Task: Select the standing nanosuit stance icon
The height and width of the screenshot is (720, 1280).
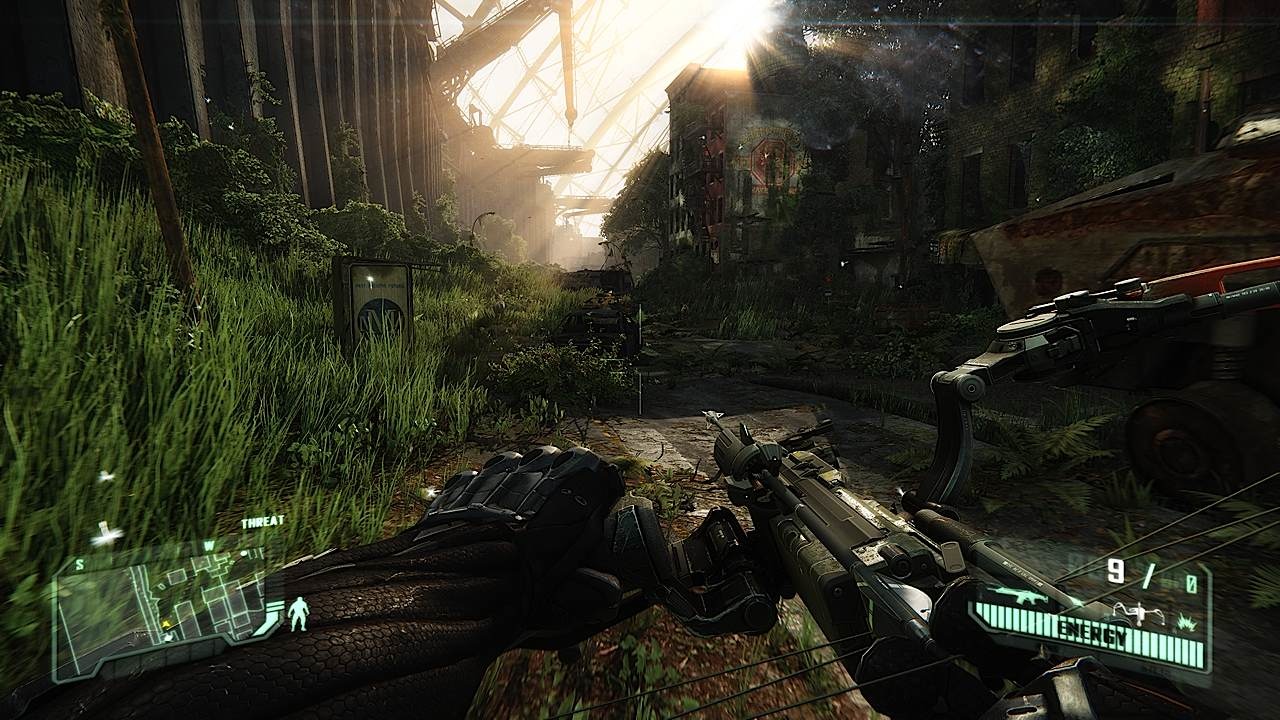Action: coord(297,613)
